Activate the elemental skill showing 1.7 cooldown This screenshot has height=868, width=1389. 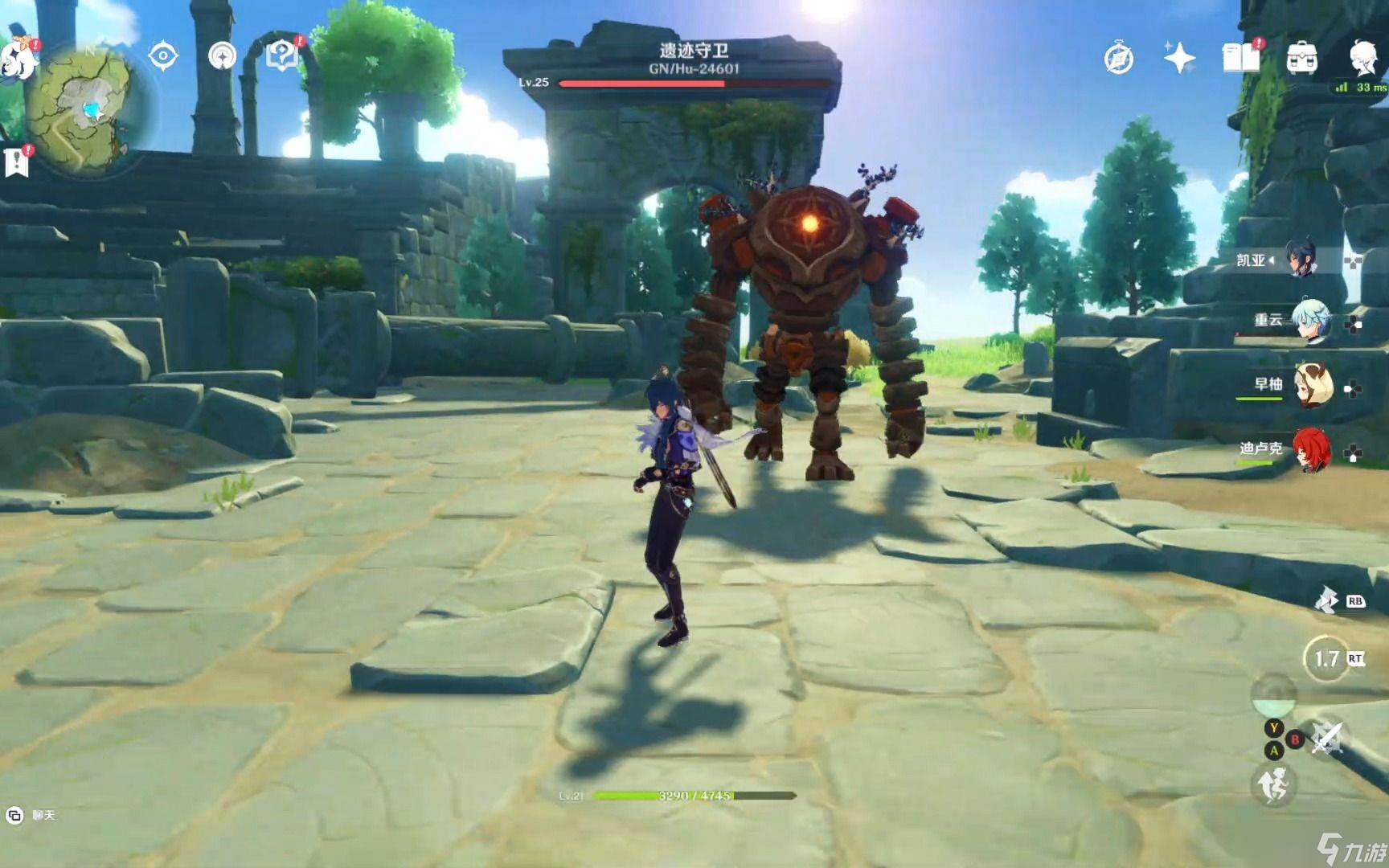[x=1325, y=659]
